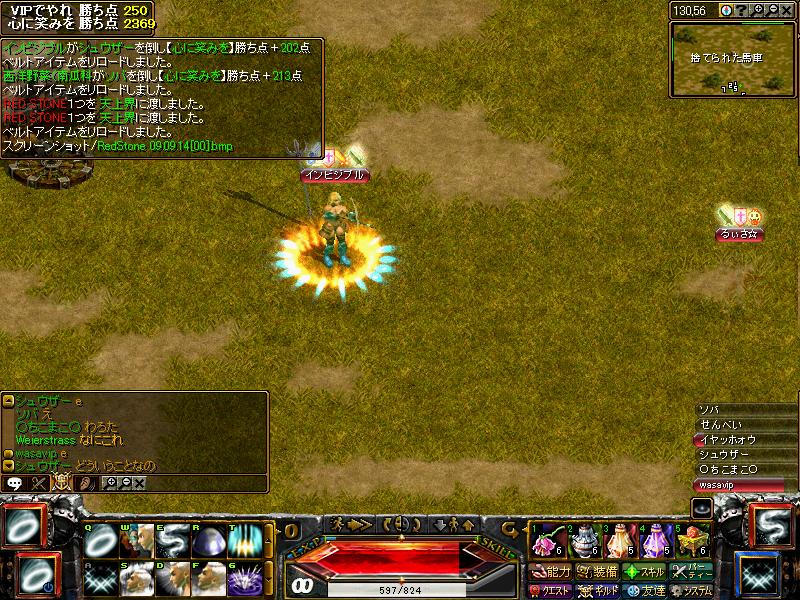Image resolution: width=800 pixels, height=600 pixels.
Task: Open the 能力 (abilities) menu
Action: tap(551, 572)
